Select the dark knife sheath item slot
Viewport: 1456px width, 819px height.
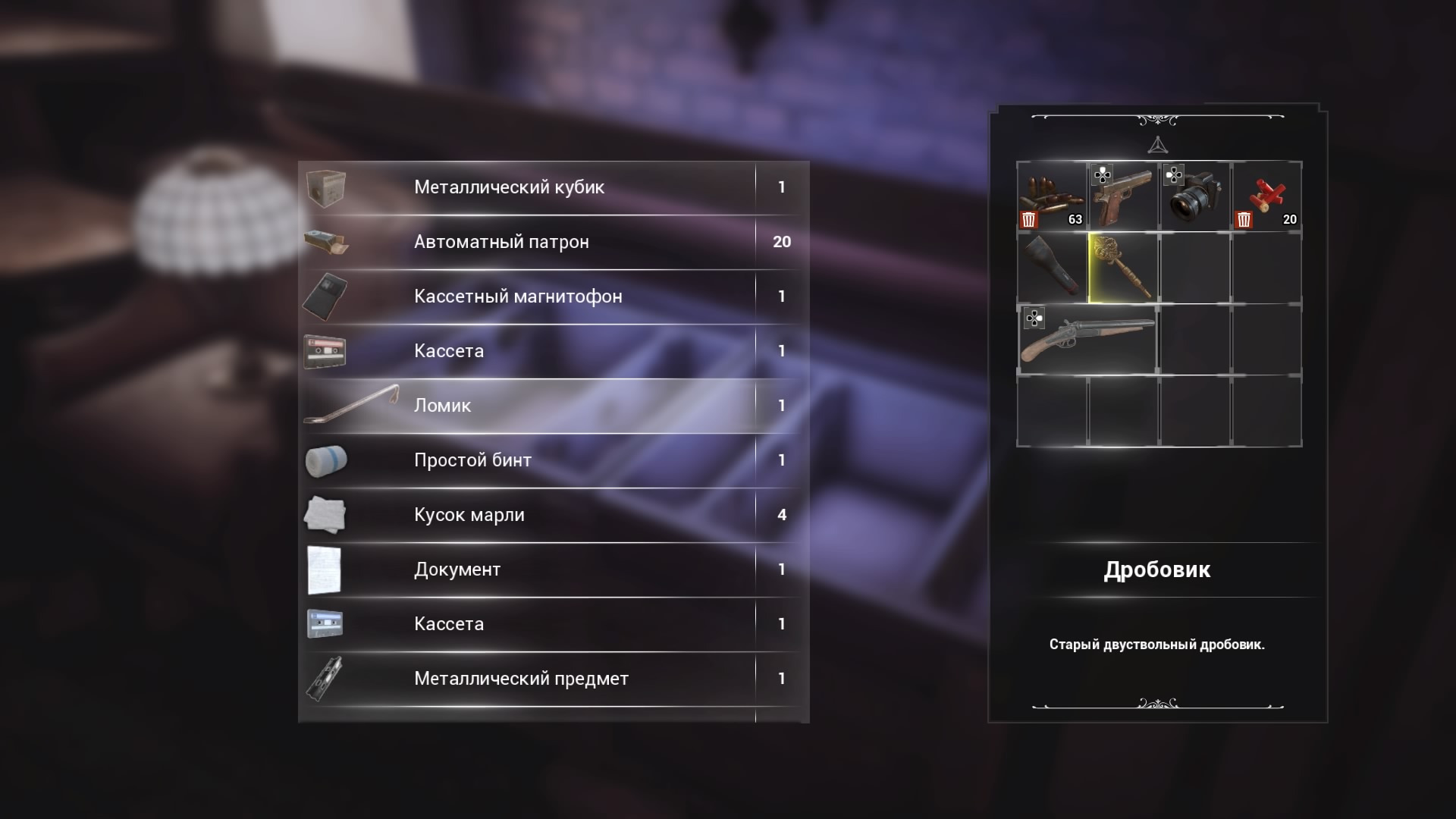1053,268
